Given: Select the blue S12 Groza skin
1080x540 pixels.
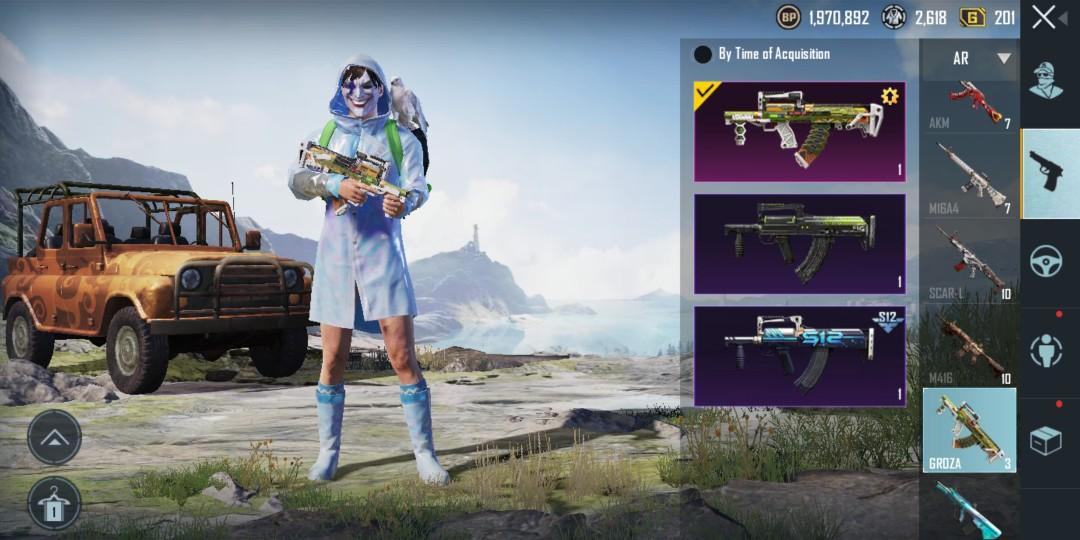Looking at the screenshot, I should coord(799,356).
